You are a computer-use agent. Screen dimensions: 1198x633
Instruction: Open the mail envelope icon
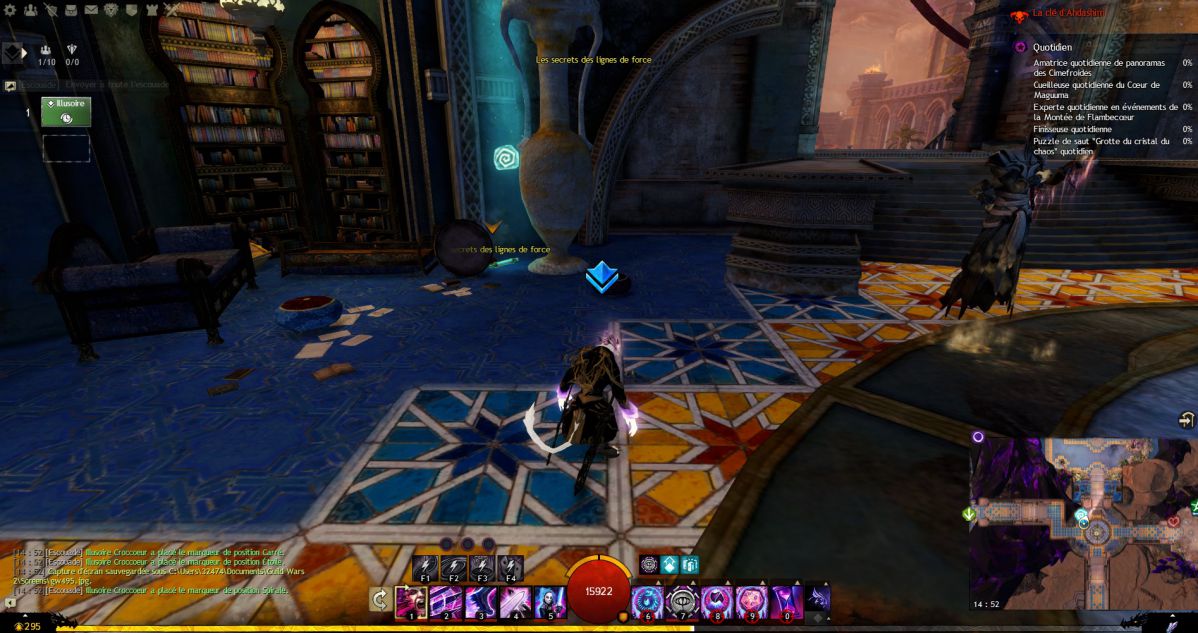pos(91,10)
